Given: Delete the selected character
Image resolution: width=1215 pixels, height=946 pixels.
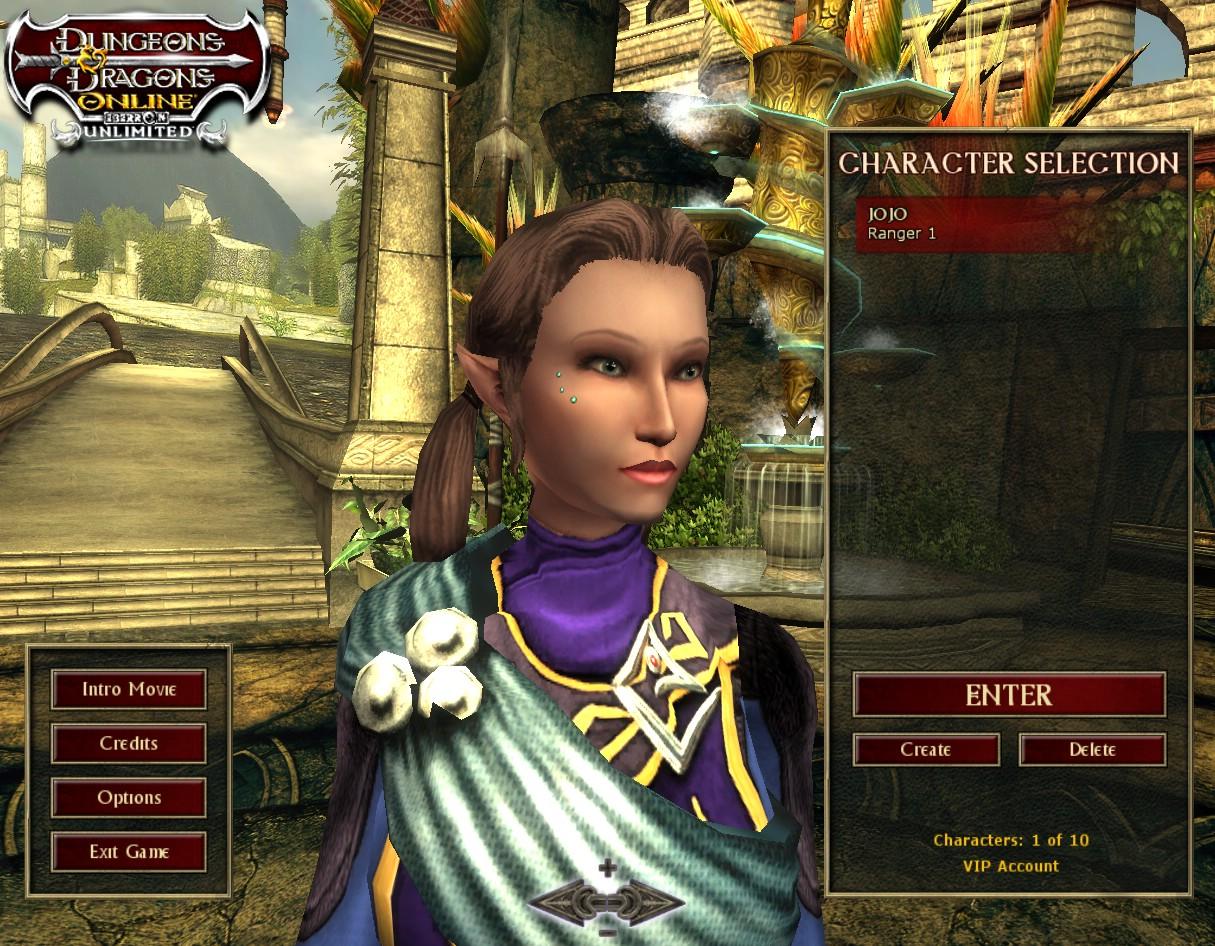Looking at the screenshot, I should pyautogui.click(x=1092, y=750).
